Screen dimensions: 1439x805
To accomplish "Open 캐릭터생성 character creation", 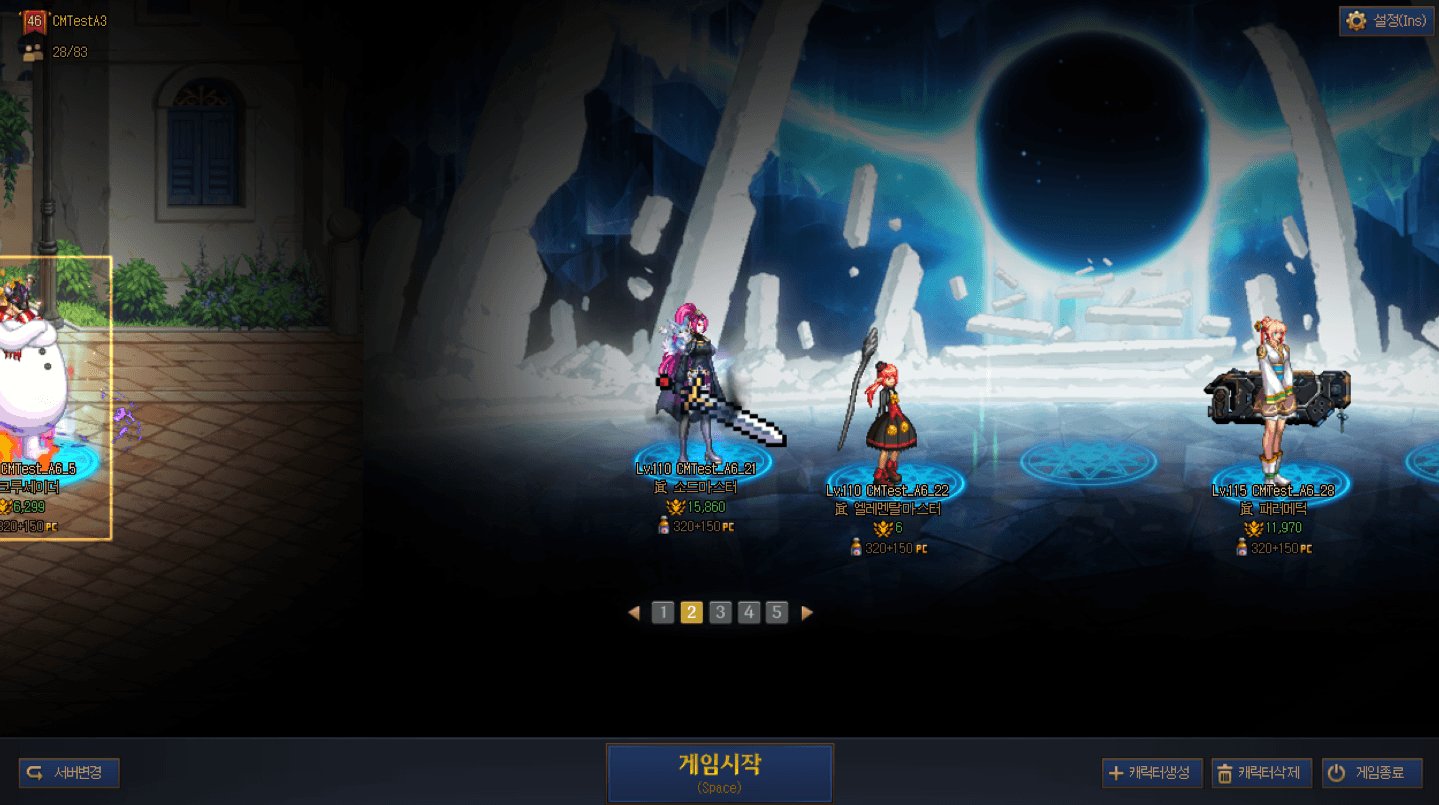I will (1151, 773).
